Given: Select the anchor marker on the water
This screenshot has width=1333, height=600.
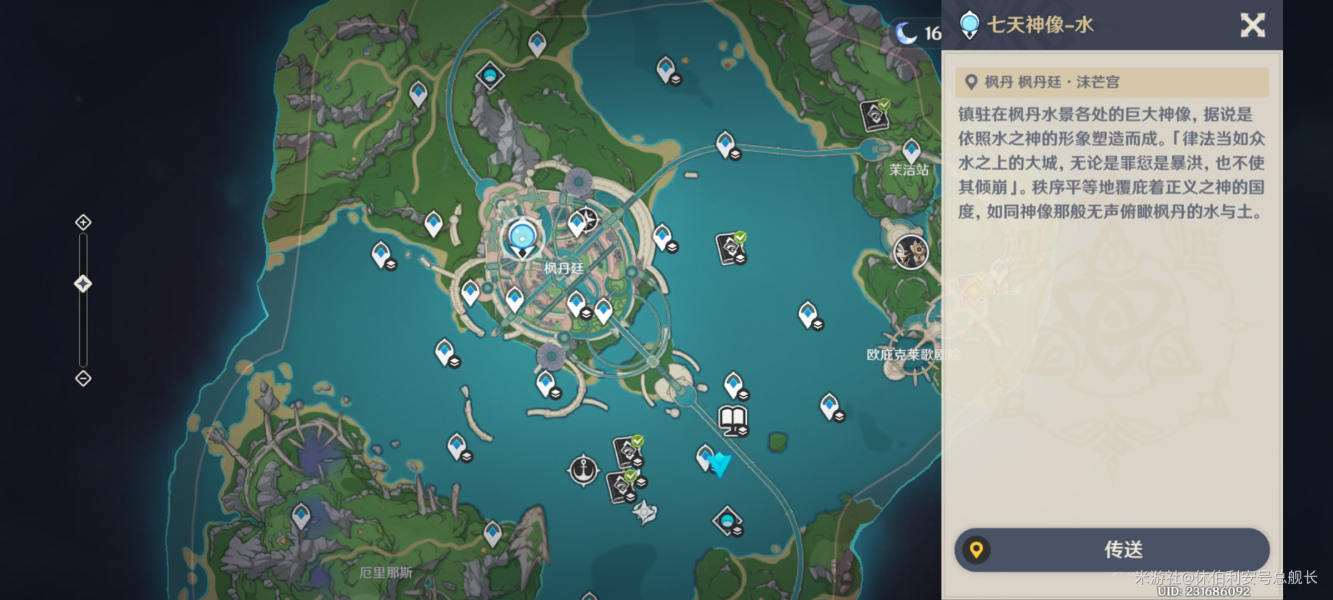Looking at the screenshot, I should (583, 468).
